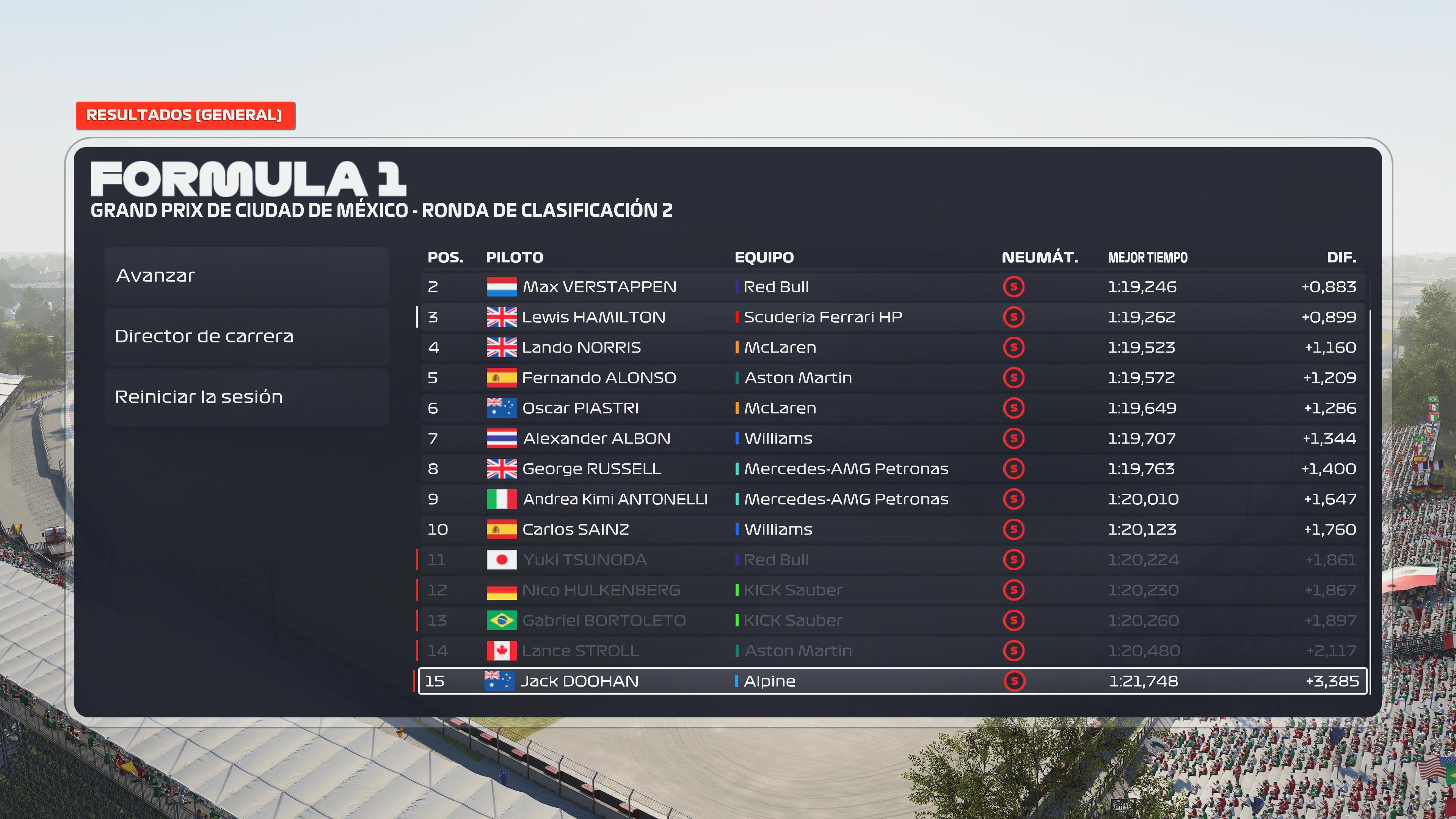Select Lewis Hamilton's result row

pyautogui.click(x=892, y=317)
